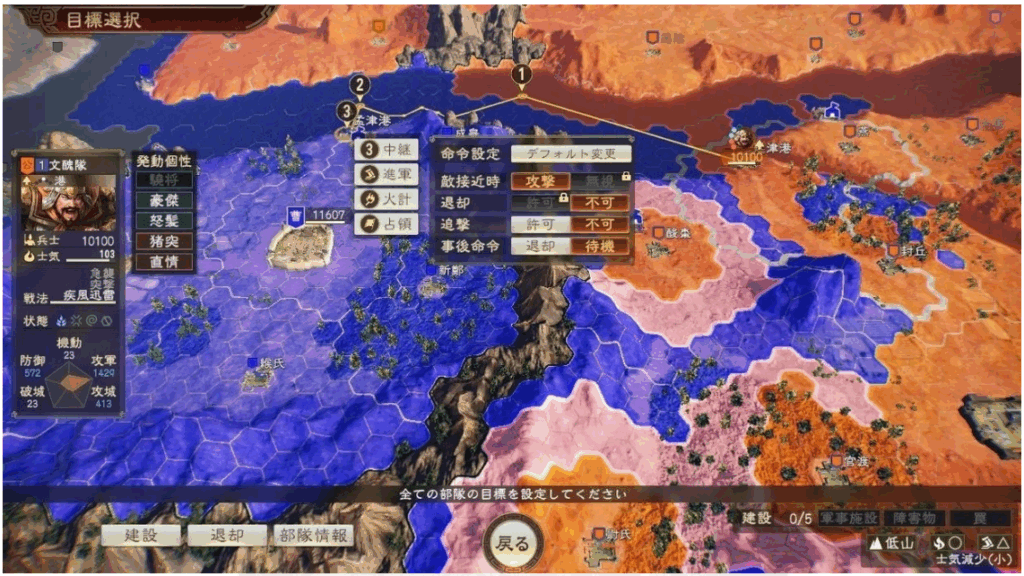1024x576 pixels.
Task: Open the 建設 construction menu button
Action: click(x=141, y=536)
